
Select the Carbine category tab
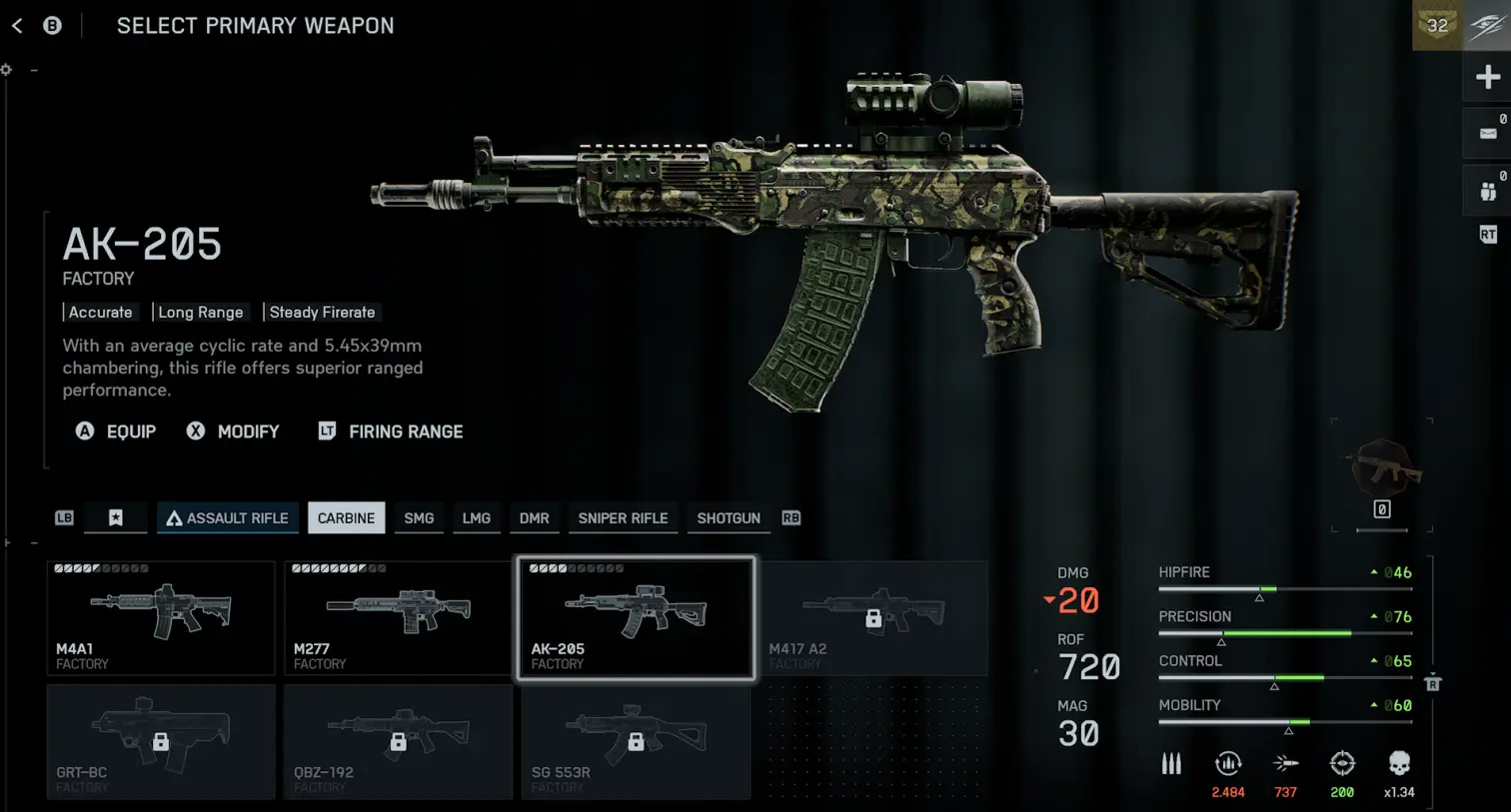click(x=346, y=518)
